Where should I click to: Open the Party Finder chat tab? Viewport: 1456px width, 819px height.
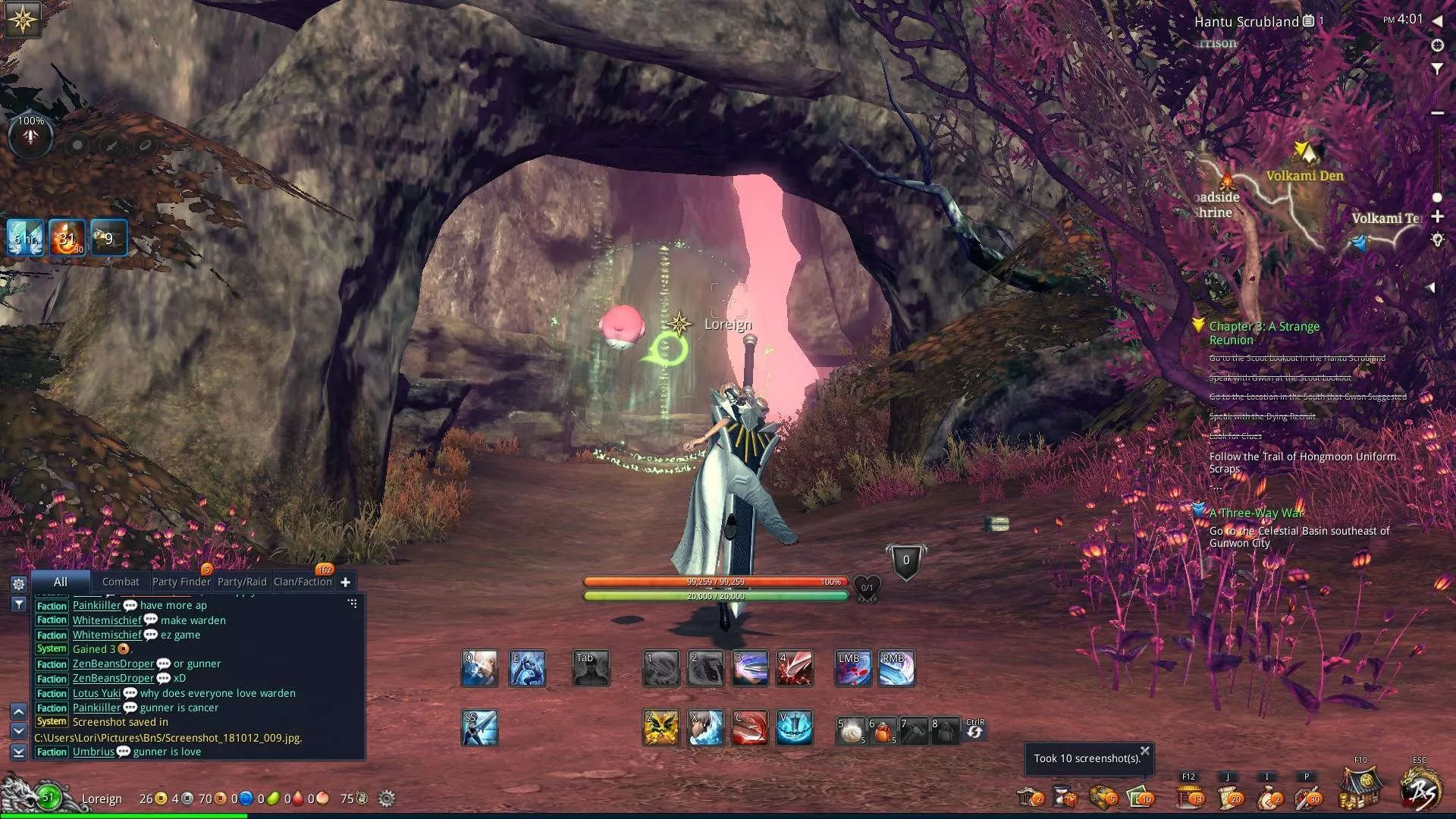point(181,582)
